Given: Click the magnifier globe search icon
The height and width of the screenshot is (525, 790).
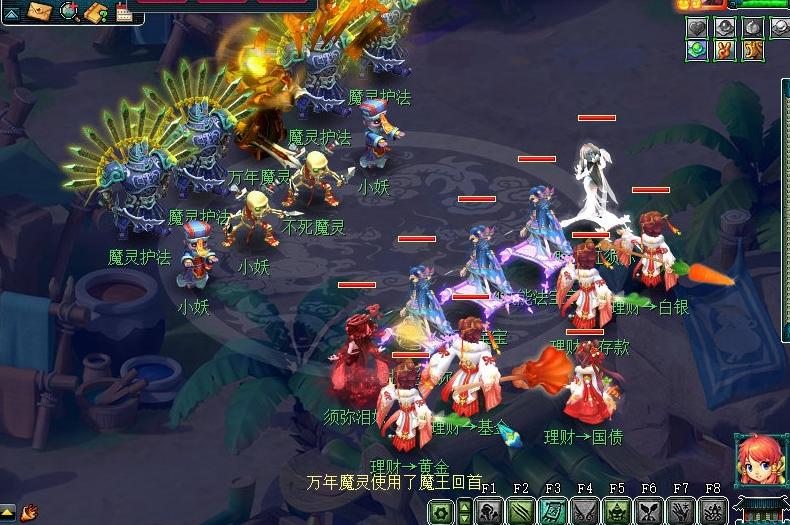Looking at the screenshot, I should (x=69, y=12).
